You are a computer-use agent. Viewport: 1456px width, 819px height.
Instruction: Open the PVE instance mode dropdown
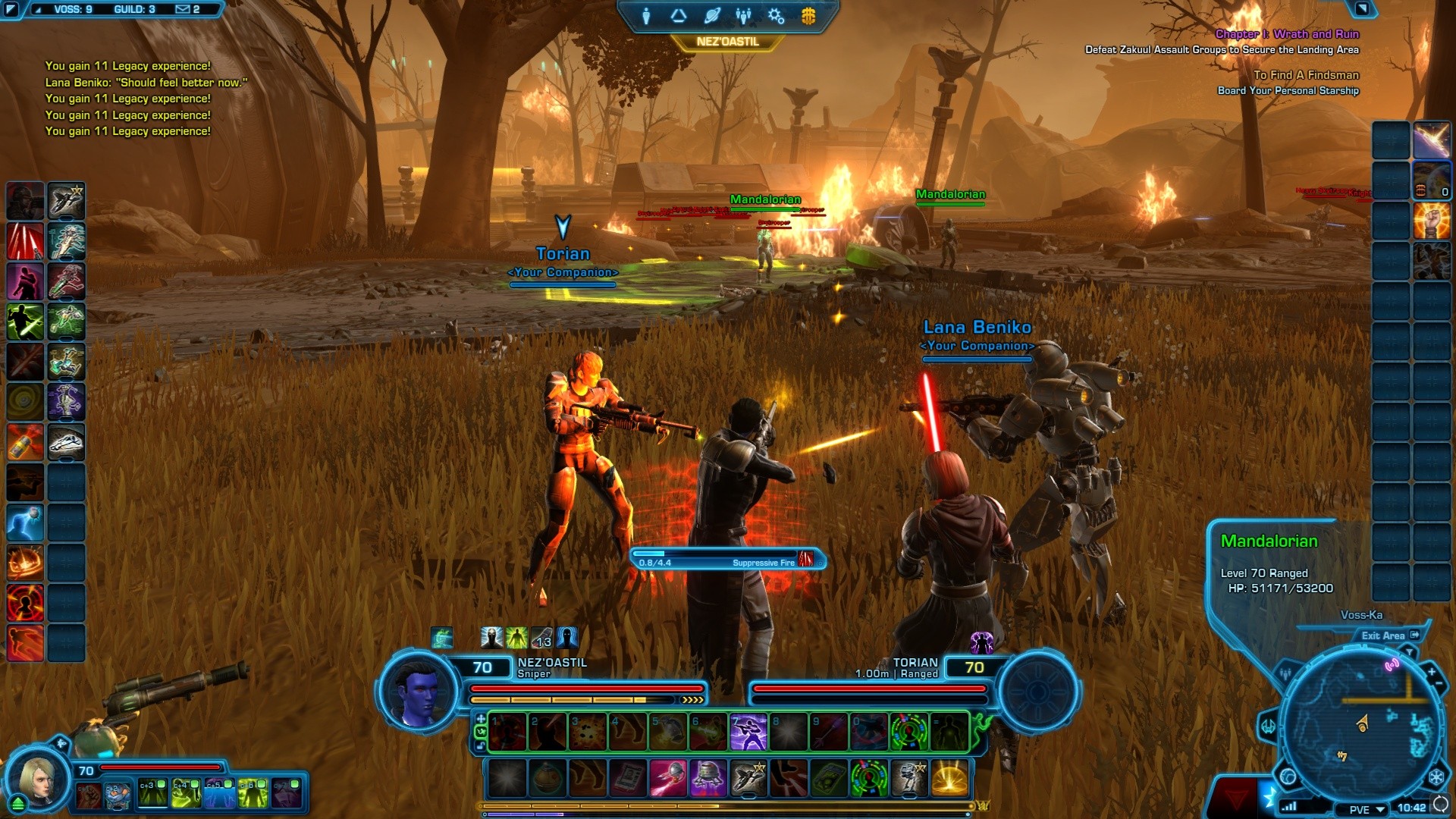click(1366, 809)
